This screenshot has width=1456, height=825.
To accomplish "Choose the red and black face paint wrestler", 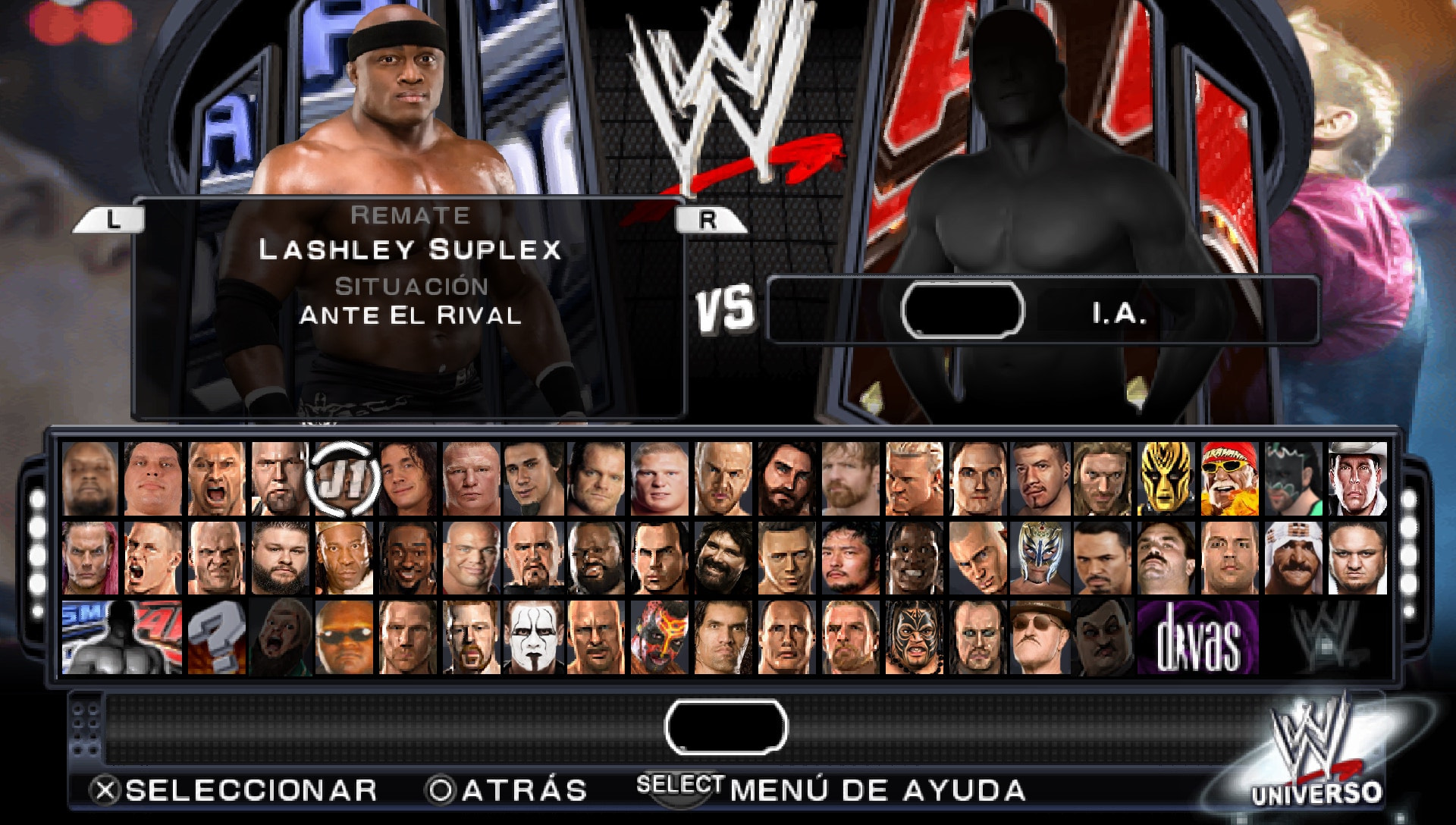I will click(x=661, y=638).
